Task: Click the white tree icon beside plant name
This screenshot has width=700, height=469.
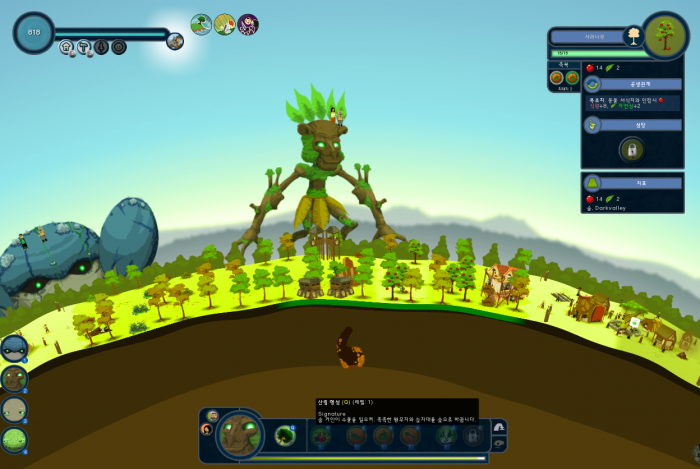Action: [x=632, y=37]
